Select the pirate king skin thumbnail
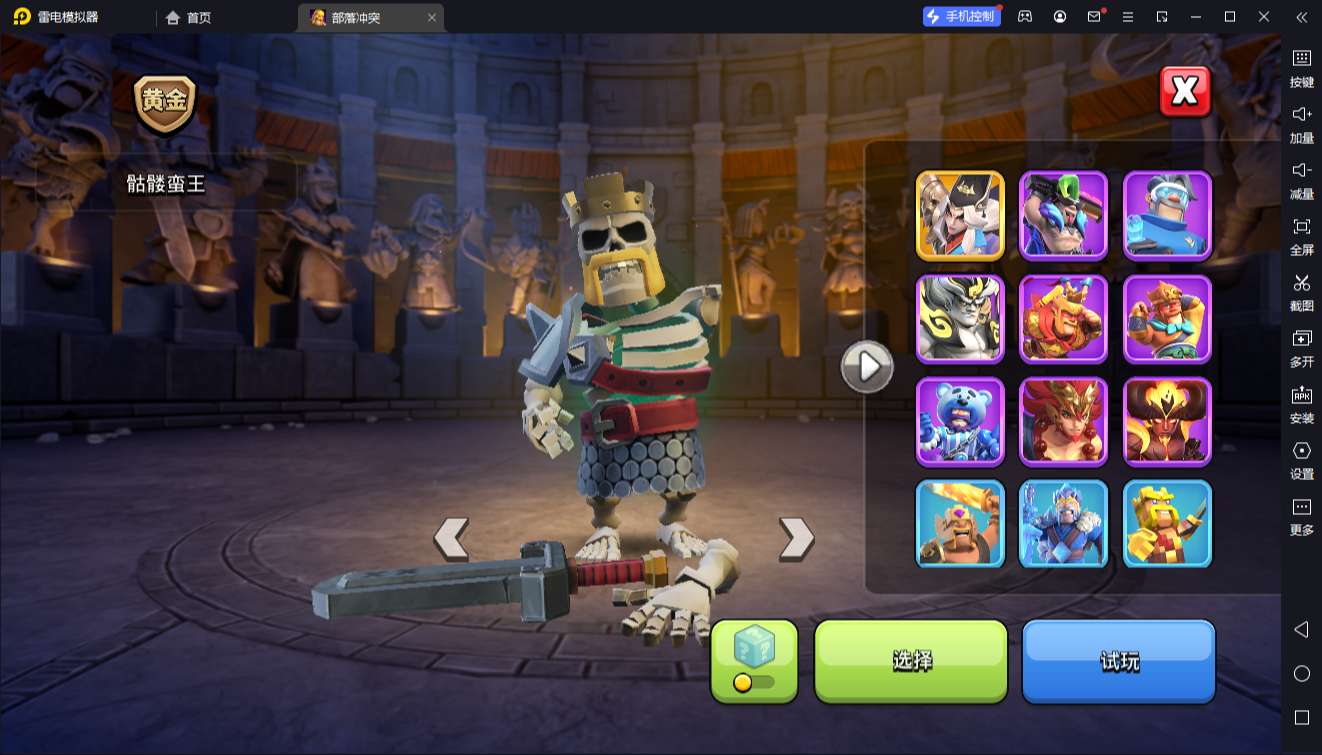The image size is (1322, 755). 960,215
